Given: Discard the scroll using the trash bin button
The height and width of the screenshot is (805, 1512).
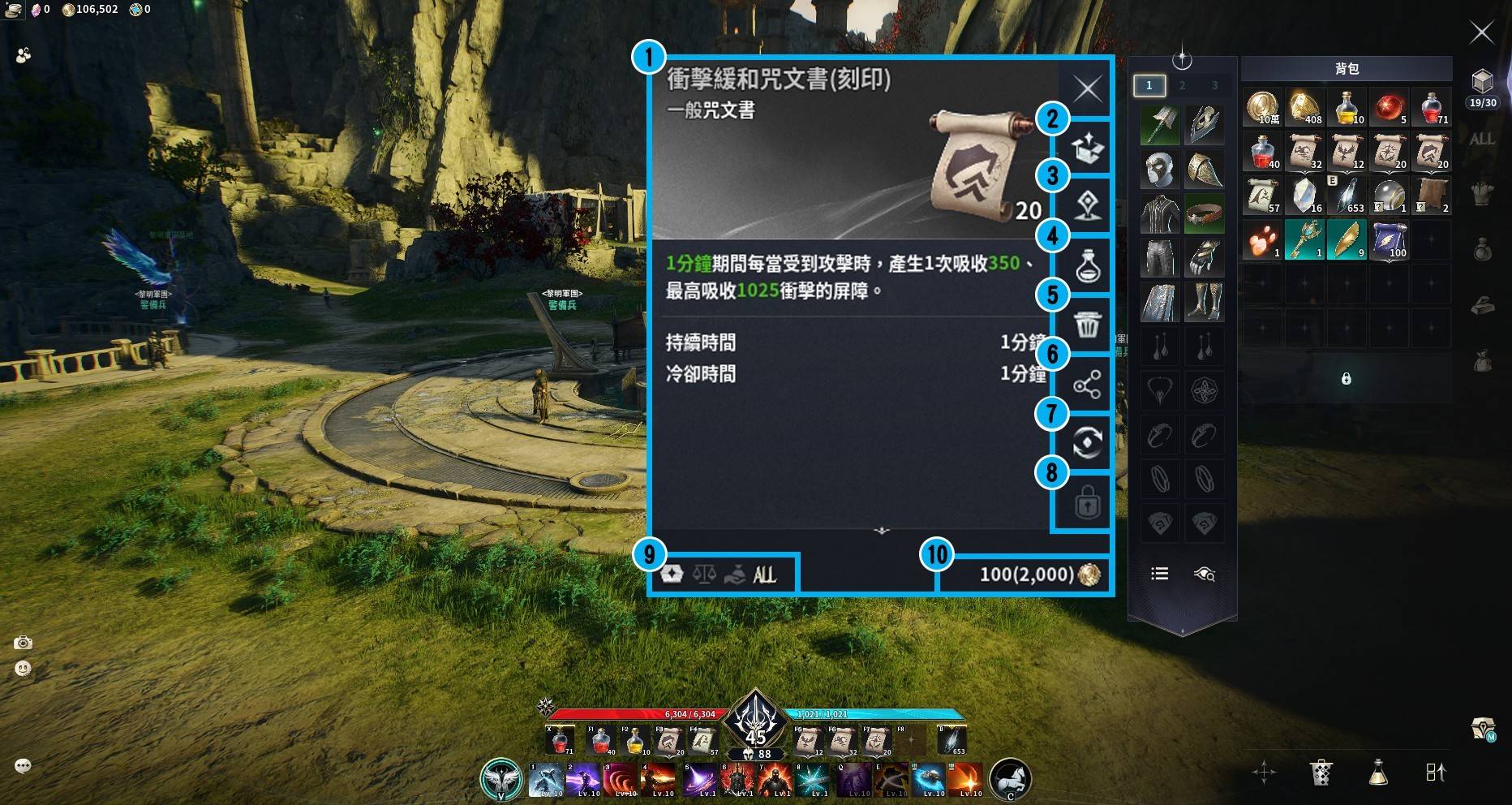Looking at the screenshot, I should [x=1087, y=325].
